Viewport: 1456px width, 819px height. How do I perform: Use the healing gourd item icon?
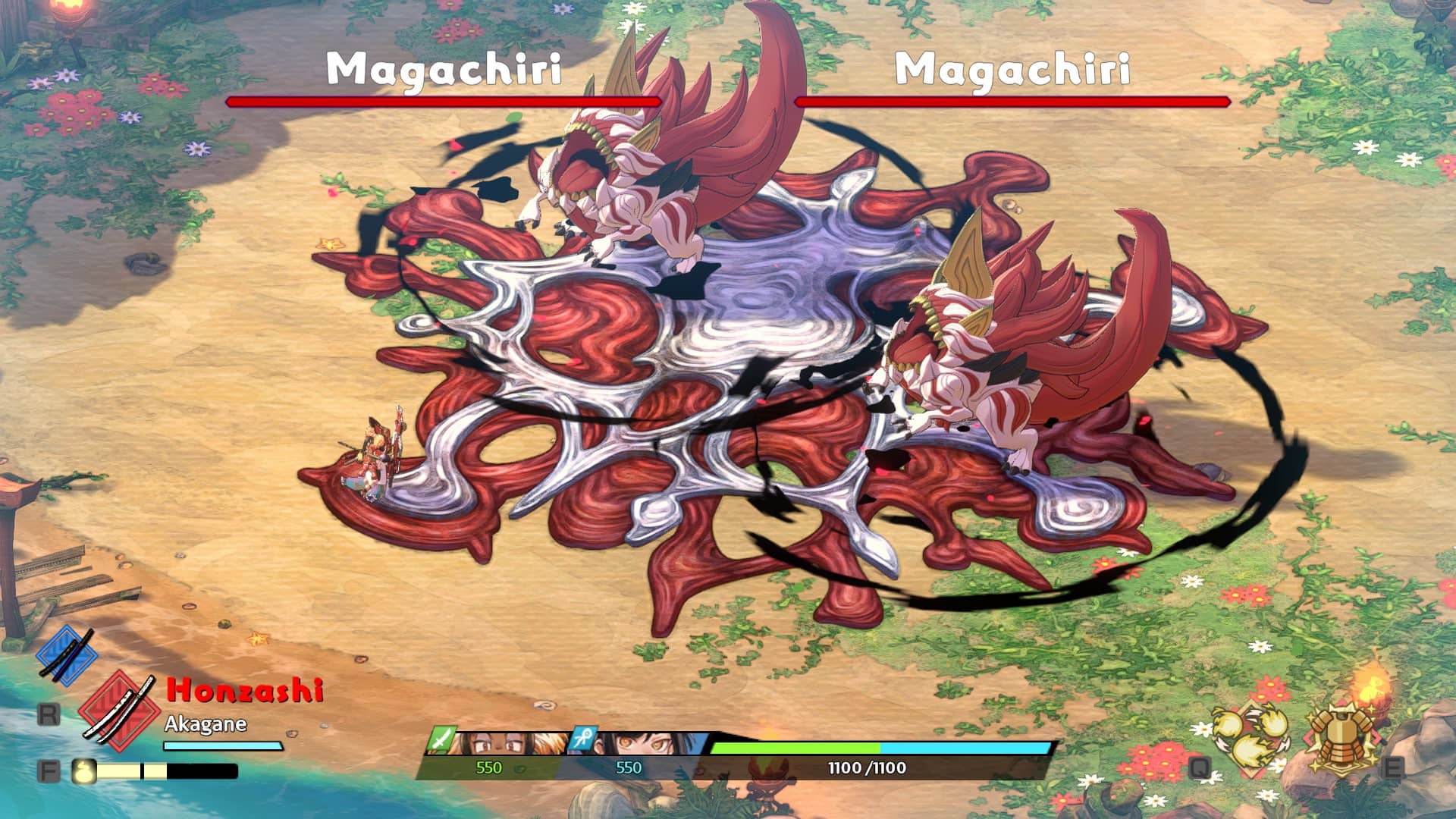click(84, 770)
